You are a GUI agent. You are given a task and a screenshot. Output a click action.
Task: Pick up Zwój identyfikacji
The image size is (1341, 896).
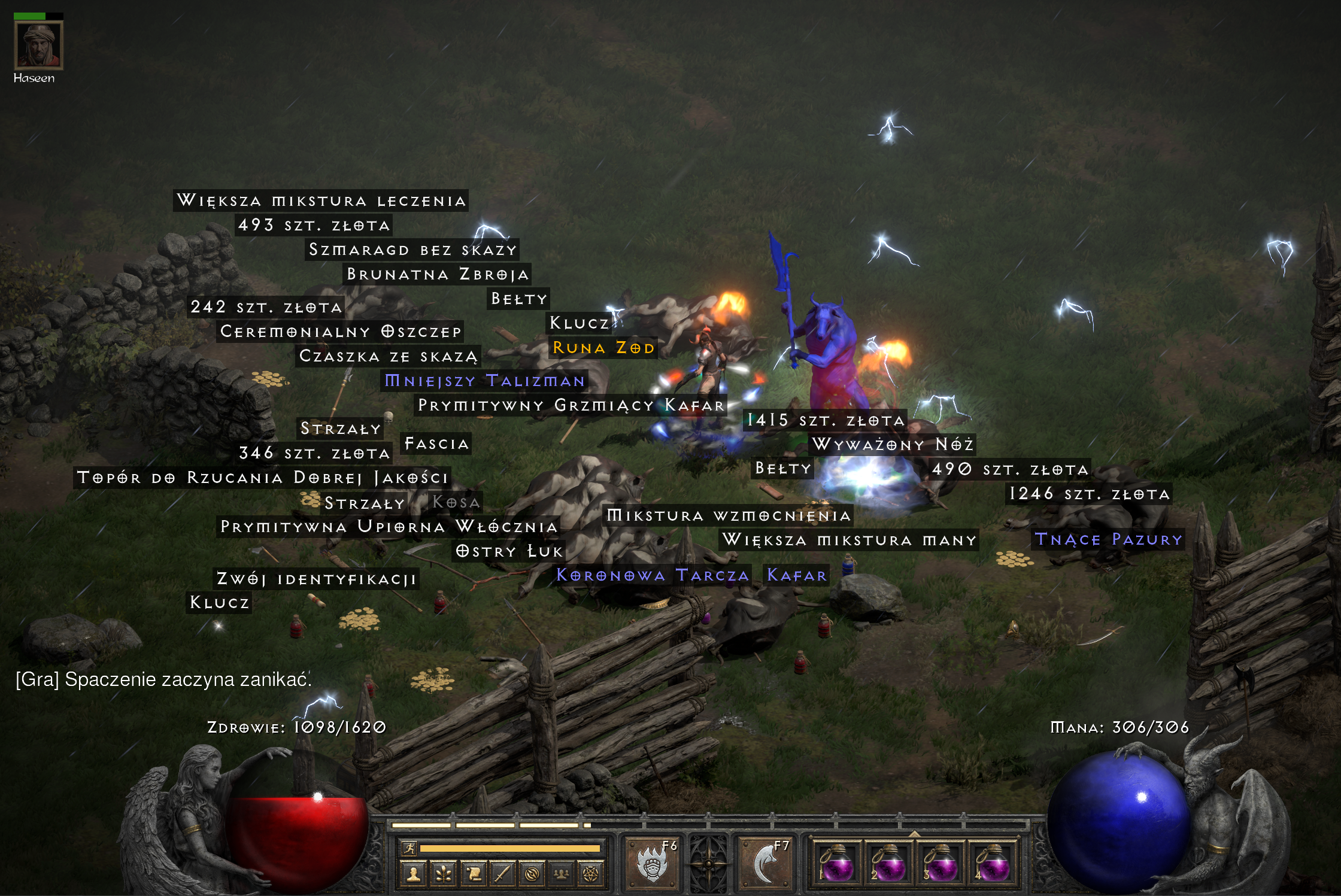316,579
